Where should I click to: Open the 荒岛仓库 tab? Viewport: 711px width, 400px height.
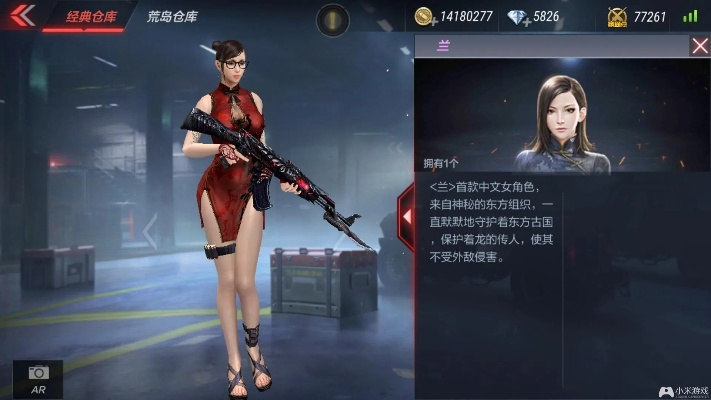pyautogui.click(x=172, y=17)
